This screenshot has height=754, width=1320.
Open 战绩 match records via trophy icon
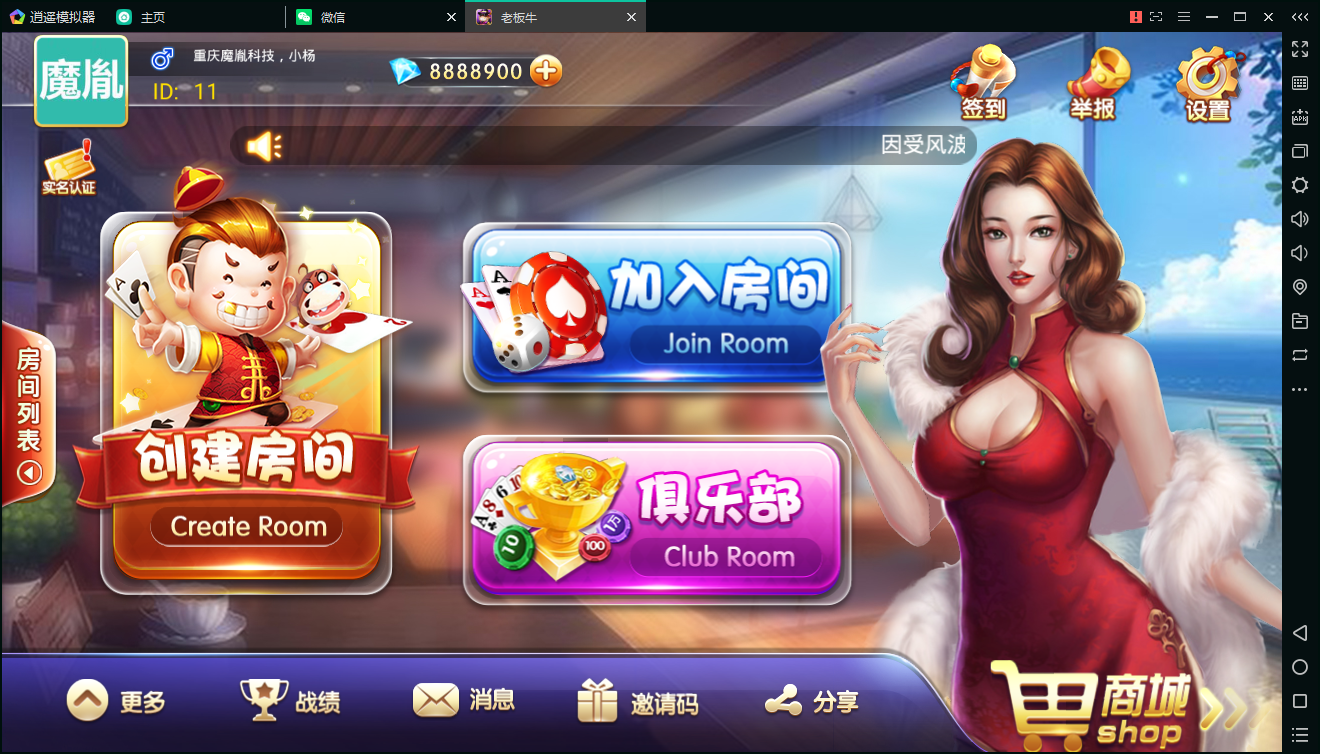coord(290,700)
